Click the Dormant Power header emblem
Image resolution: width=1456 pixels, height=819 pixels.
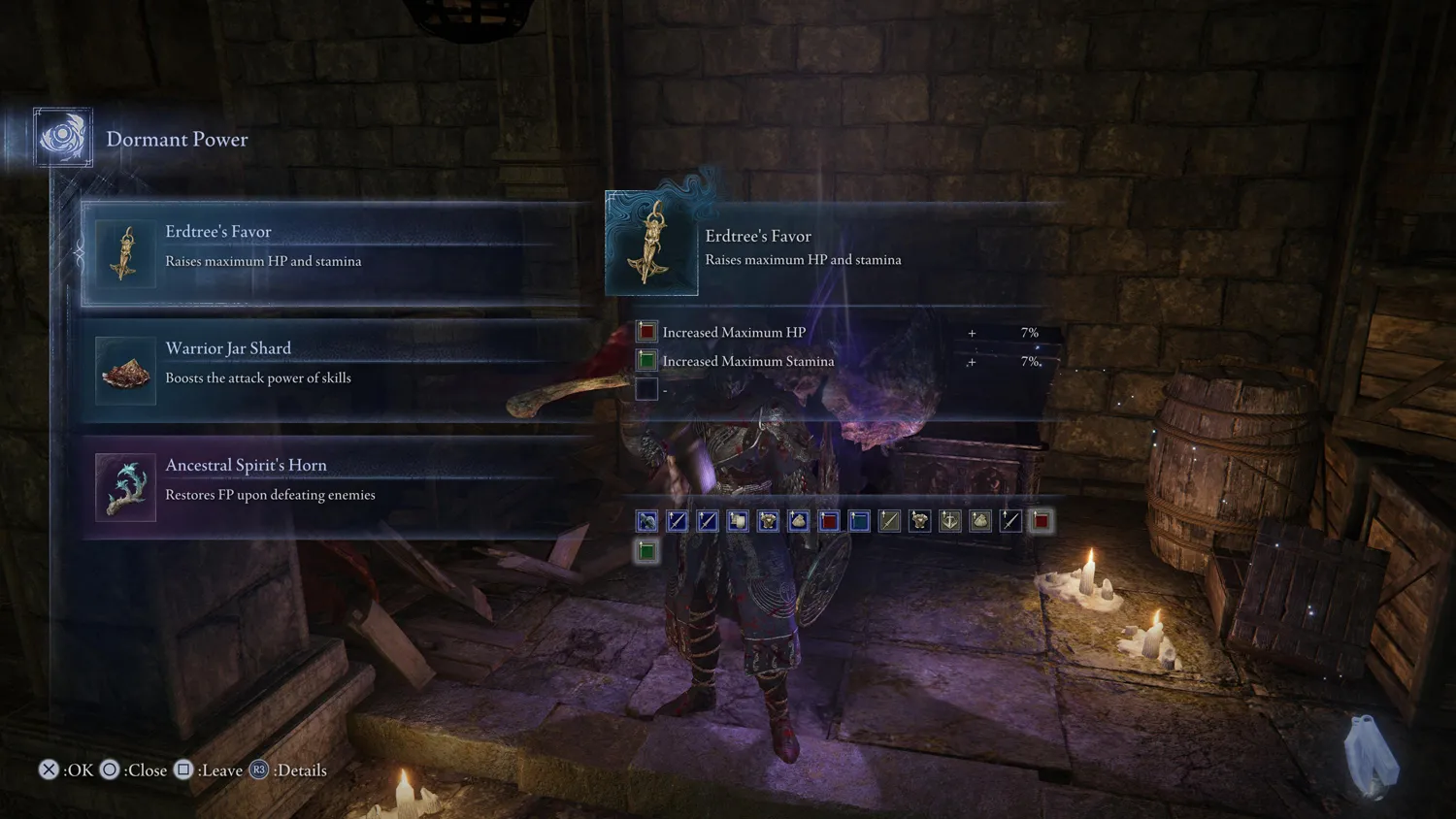pos(63,138)
